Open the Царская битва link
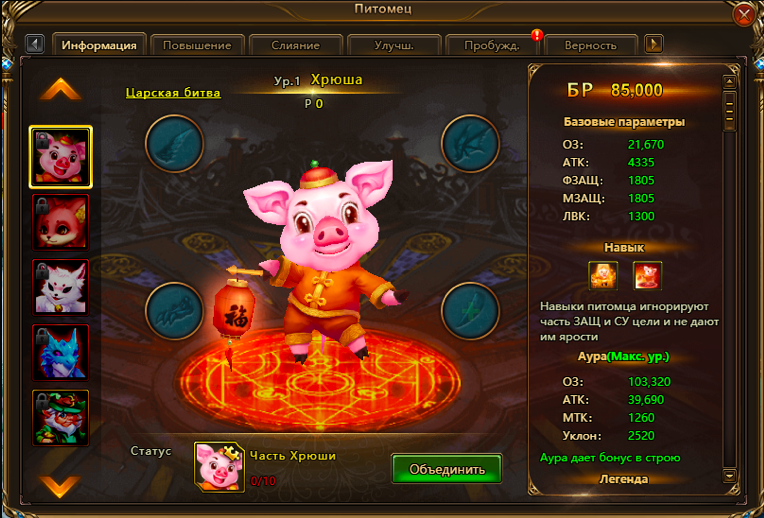This screenshot has width=764, height=518. (x=173, y=93)
